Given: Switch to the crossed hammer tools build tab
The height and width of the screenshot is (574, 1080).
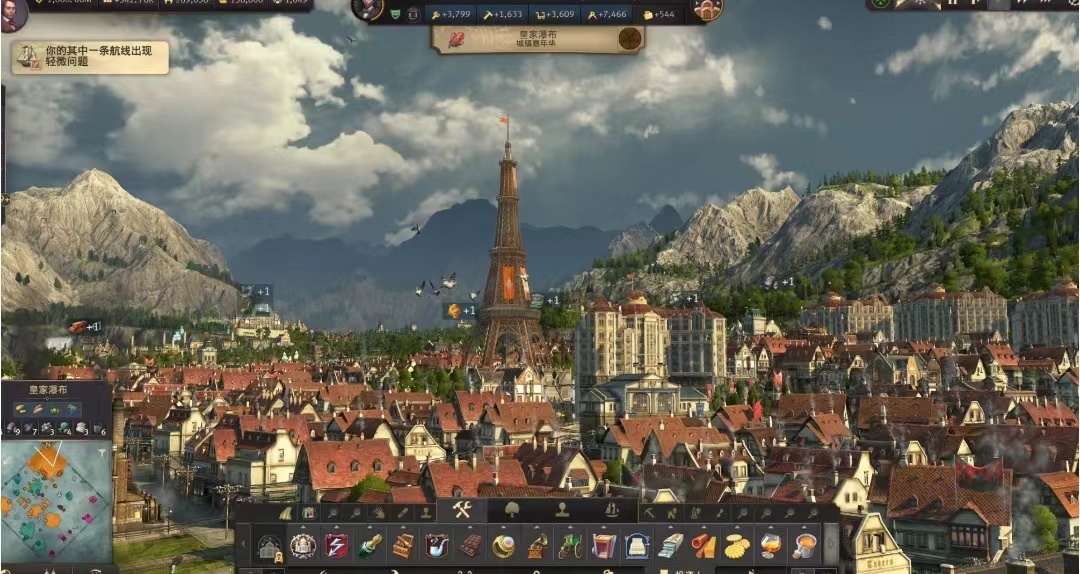Looking at the screenshot, I should (x=461, y=510).
